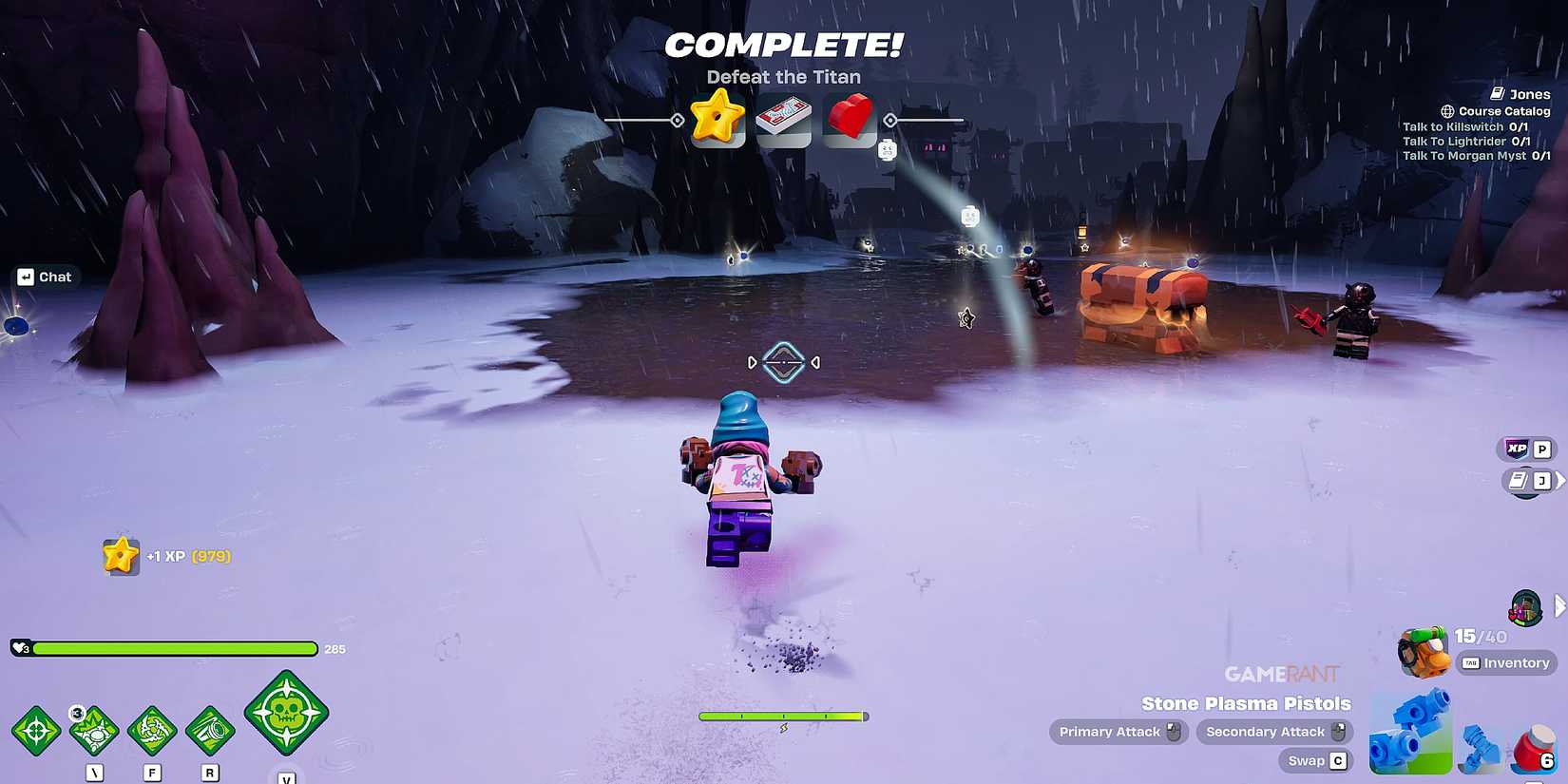Open the Inventory with the Tab label
The height and width of the screenshot is (784, 1568).
pyautogui.click(x=1506, y=662)
